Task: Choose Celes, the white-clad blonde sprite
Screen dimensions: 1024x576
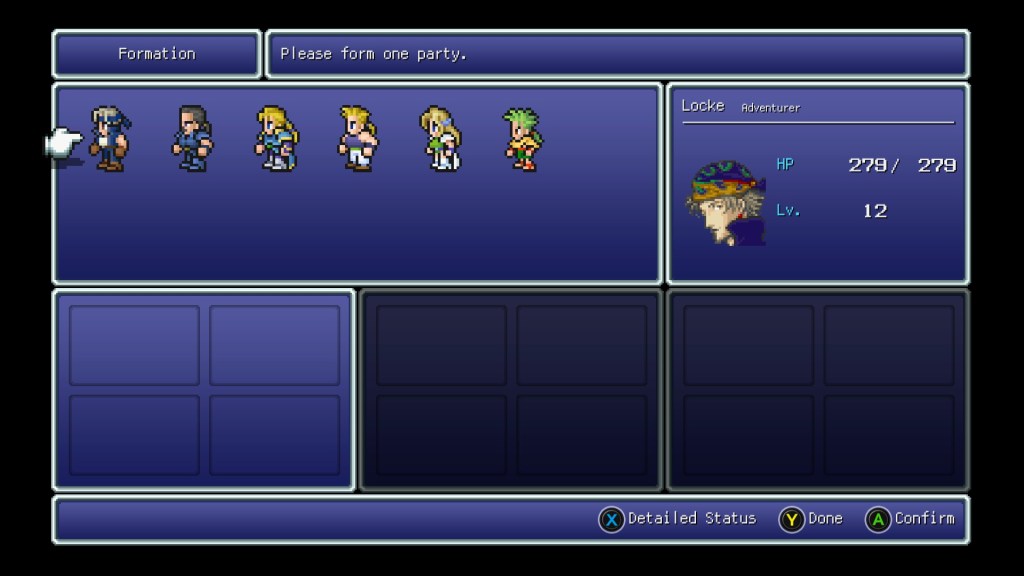Action: [439, 139]
